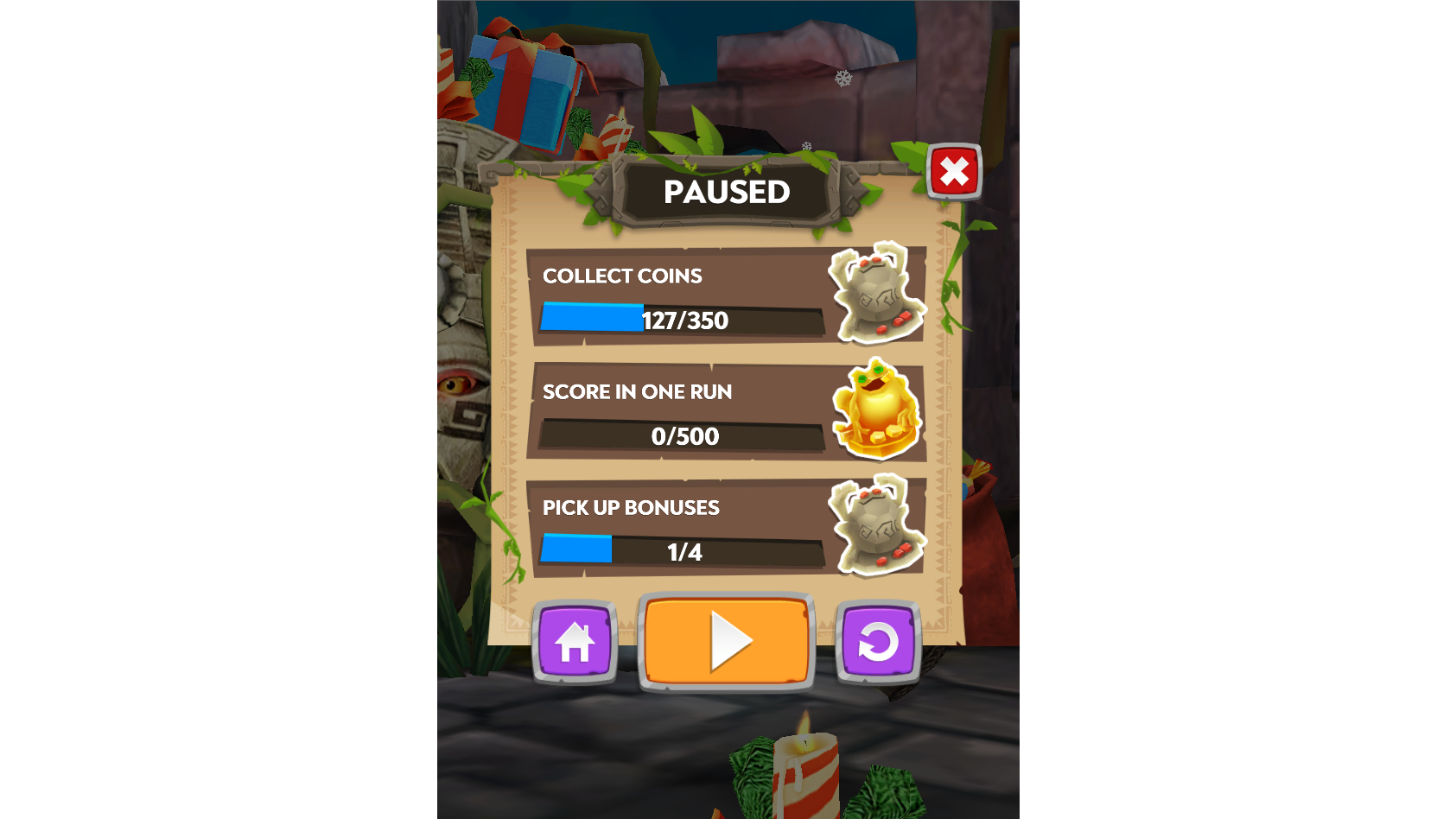The height and width of the screenshot is (819, 1456).
Task: Tap the candle at the bottom of screen
Action: pyautogui.click(x=805, y=773)
